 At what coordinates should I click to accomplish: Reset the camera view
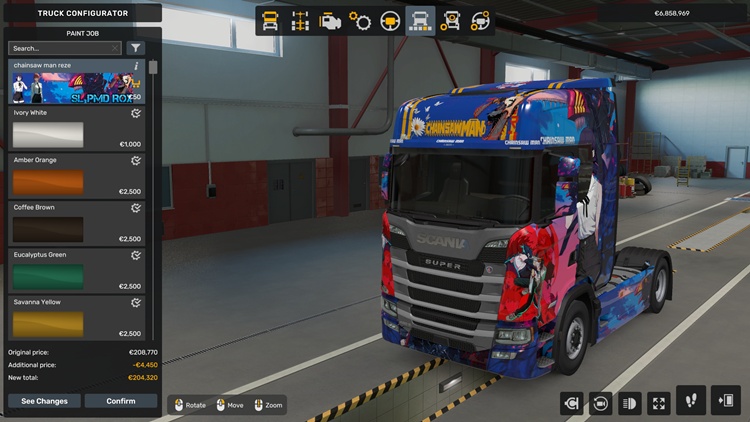click(x=602, y=403)
